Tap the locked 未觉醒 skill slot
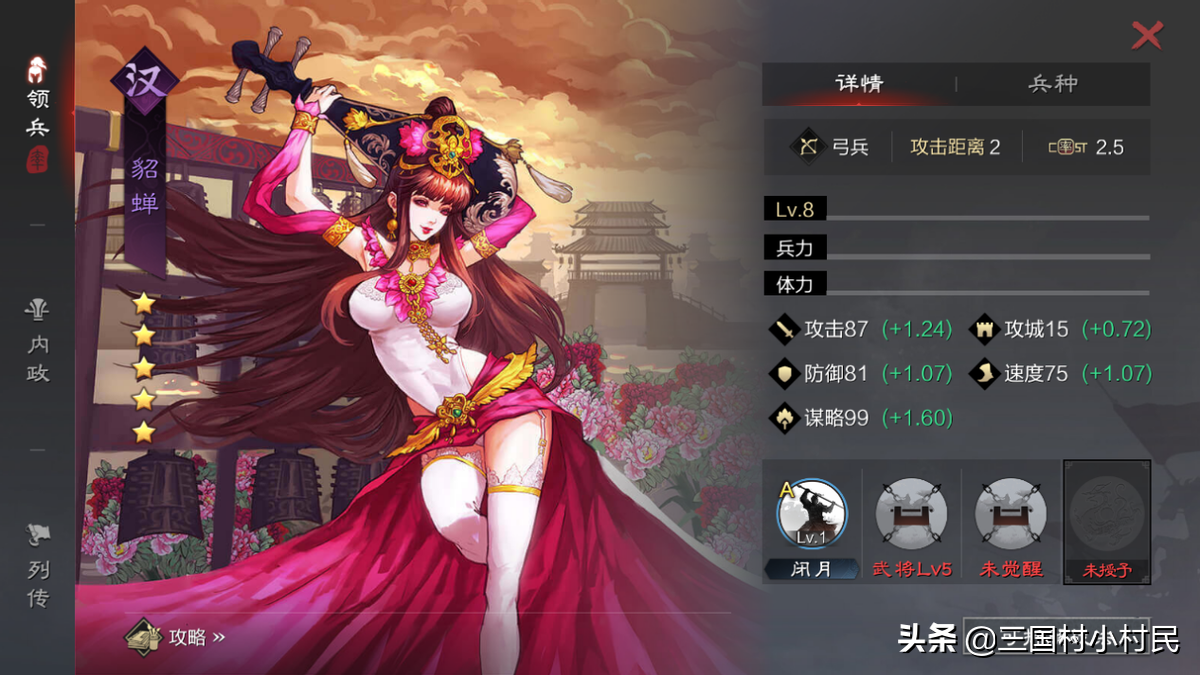Image resolution: width=1200 pixels, height=675 pixels. (x=1010, y=517)
